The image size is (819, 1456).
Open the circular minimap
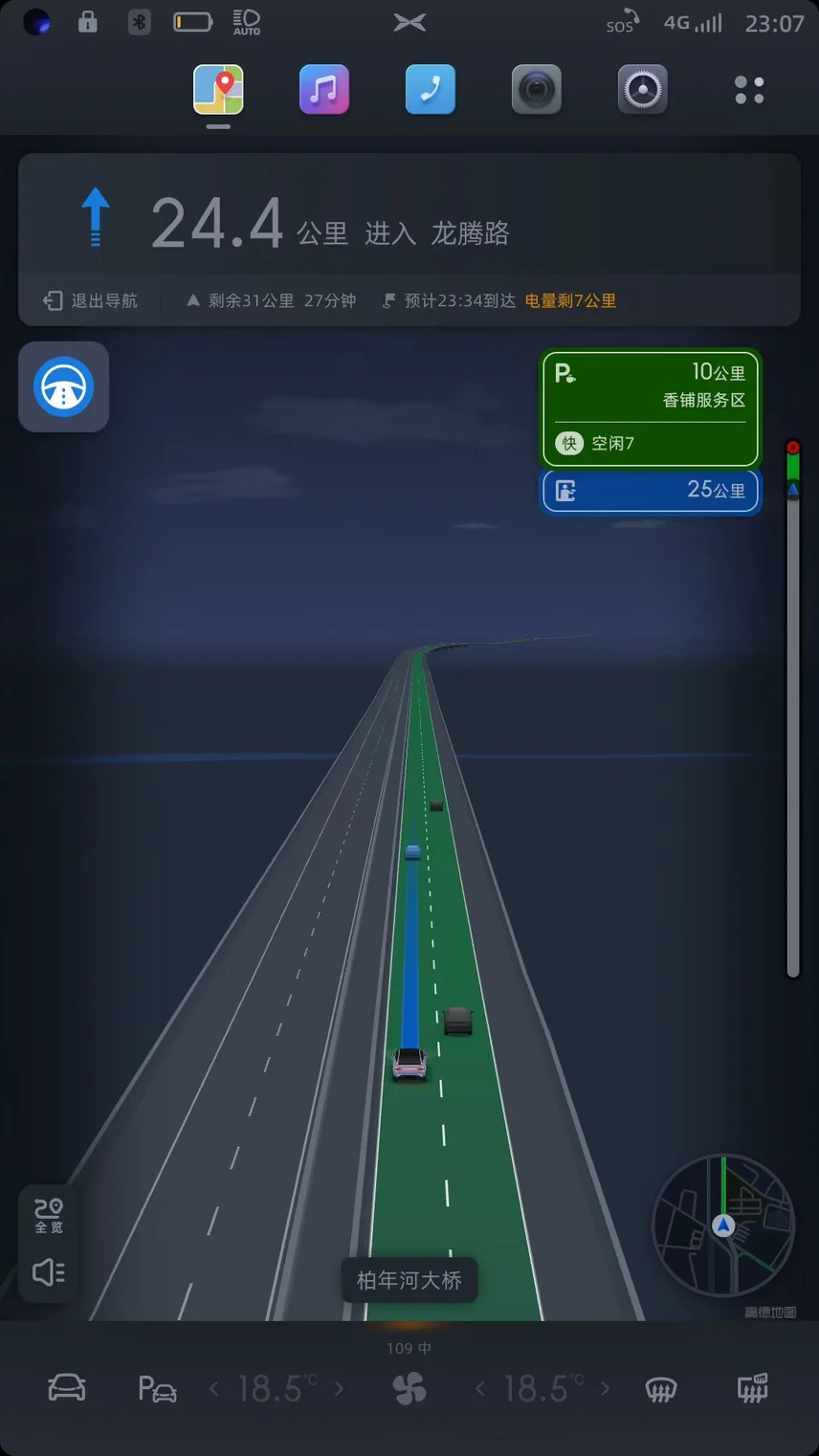click(723, 1225)
